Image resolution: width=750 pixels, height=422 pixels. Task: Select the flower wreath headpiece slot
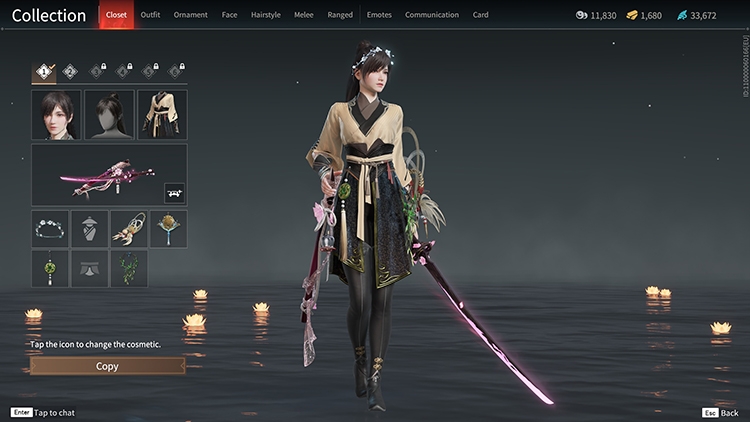point(50,229)
